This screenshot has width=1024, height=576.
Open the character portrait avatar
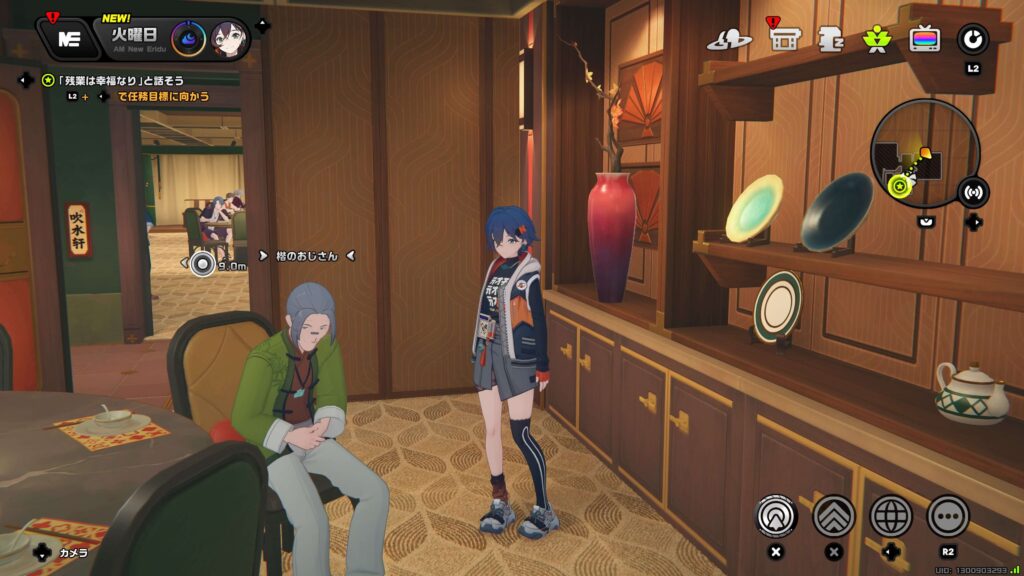[x=228, y=40]
